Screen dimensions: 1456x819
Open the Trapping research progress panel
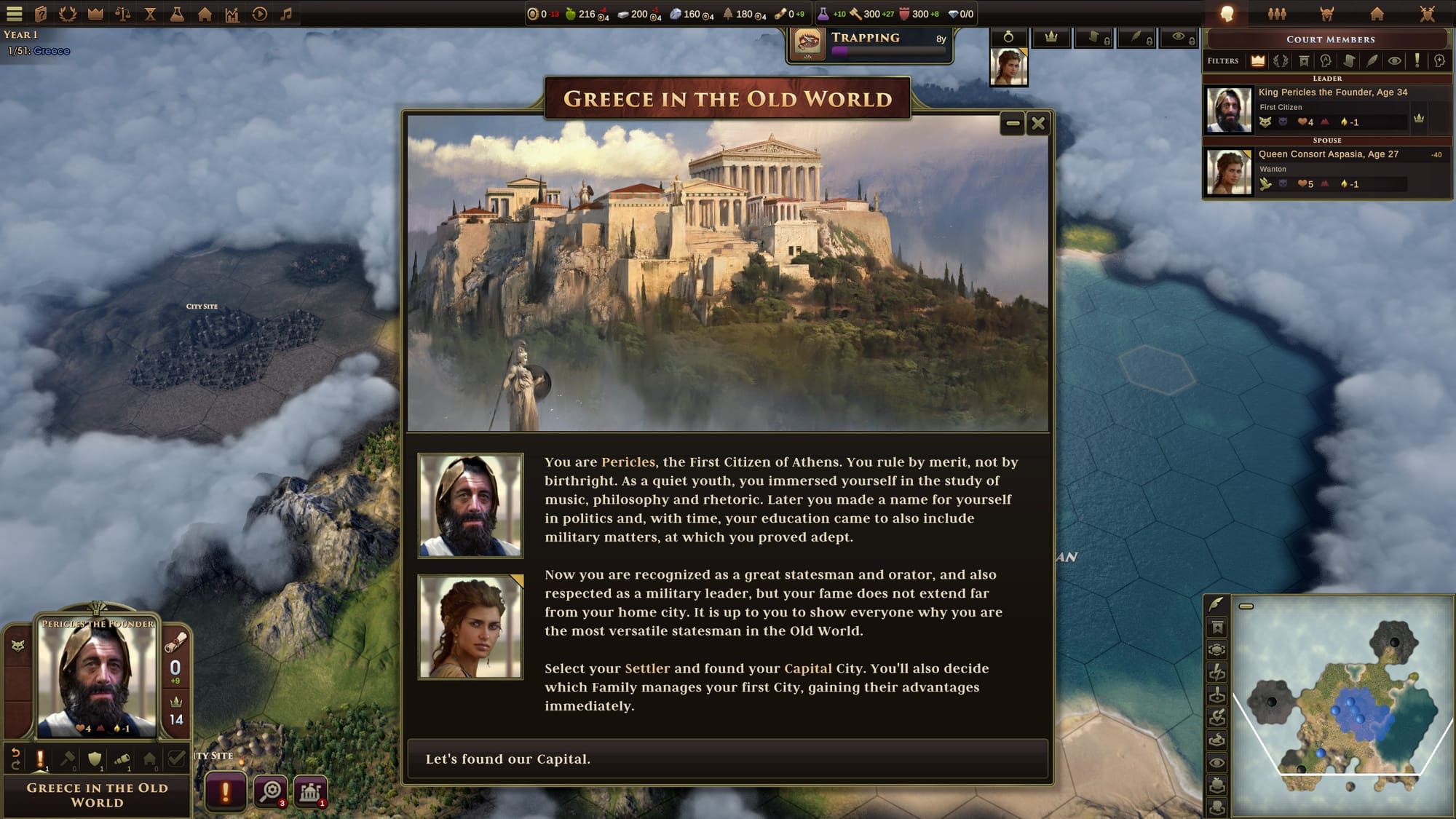coord(871,44)
